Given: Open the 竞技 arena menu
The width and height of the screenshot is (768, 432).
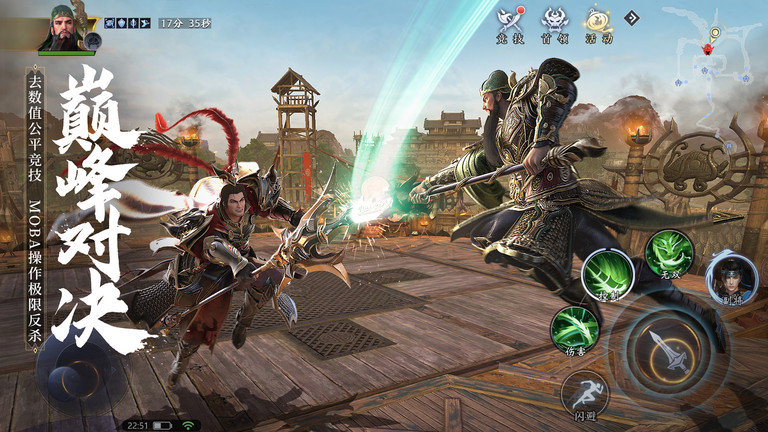Looking at the screenshot, I should tap(510, 24).
